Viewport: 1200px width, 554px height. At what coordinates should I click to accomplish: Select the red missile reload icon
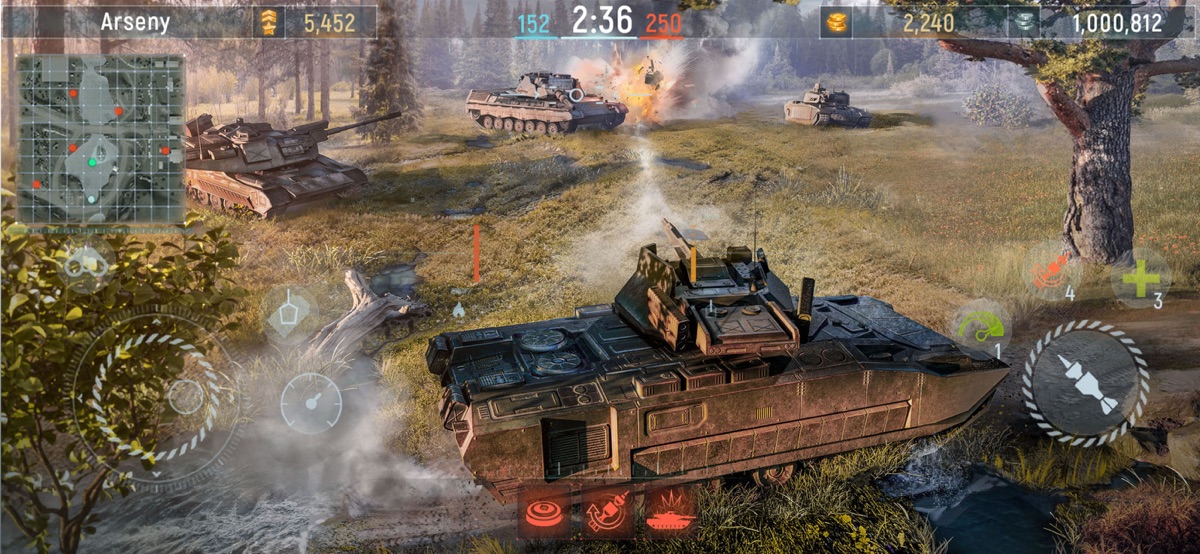tap(608, 513)
